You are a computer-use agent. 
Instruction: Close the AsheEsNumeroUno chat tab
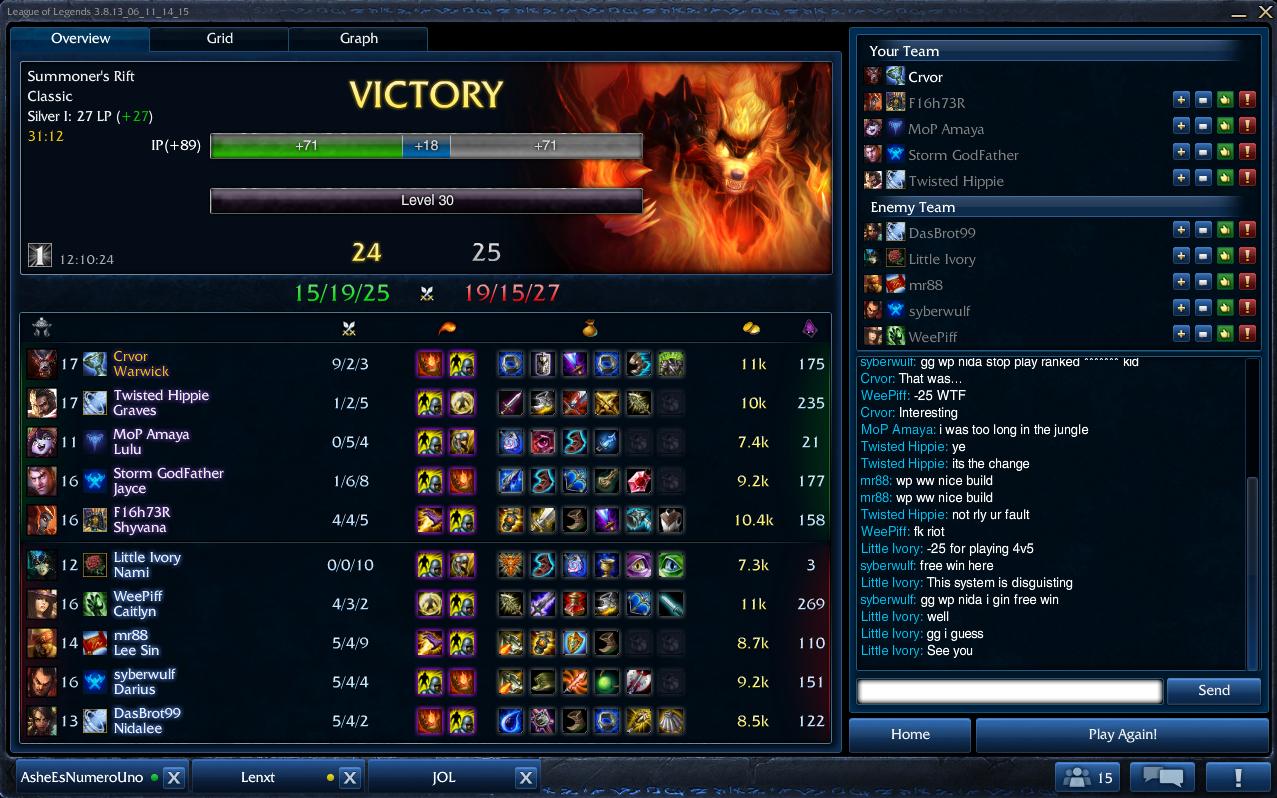pos(173,777)
